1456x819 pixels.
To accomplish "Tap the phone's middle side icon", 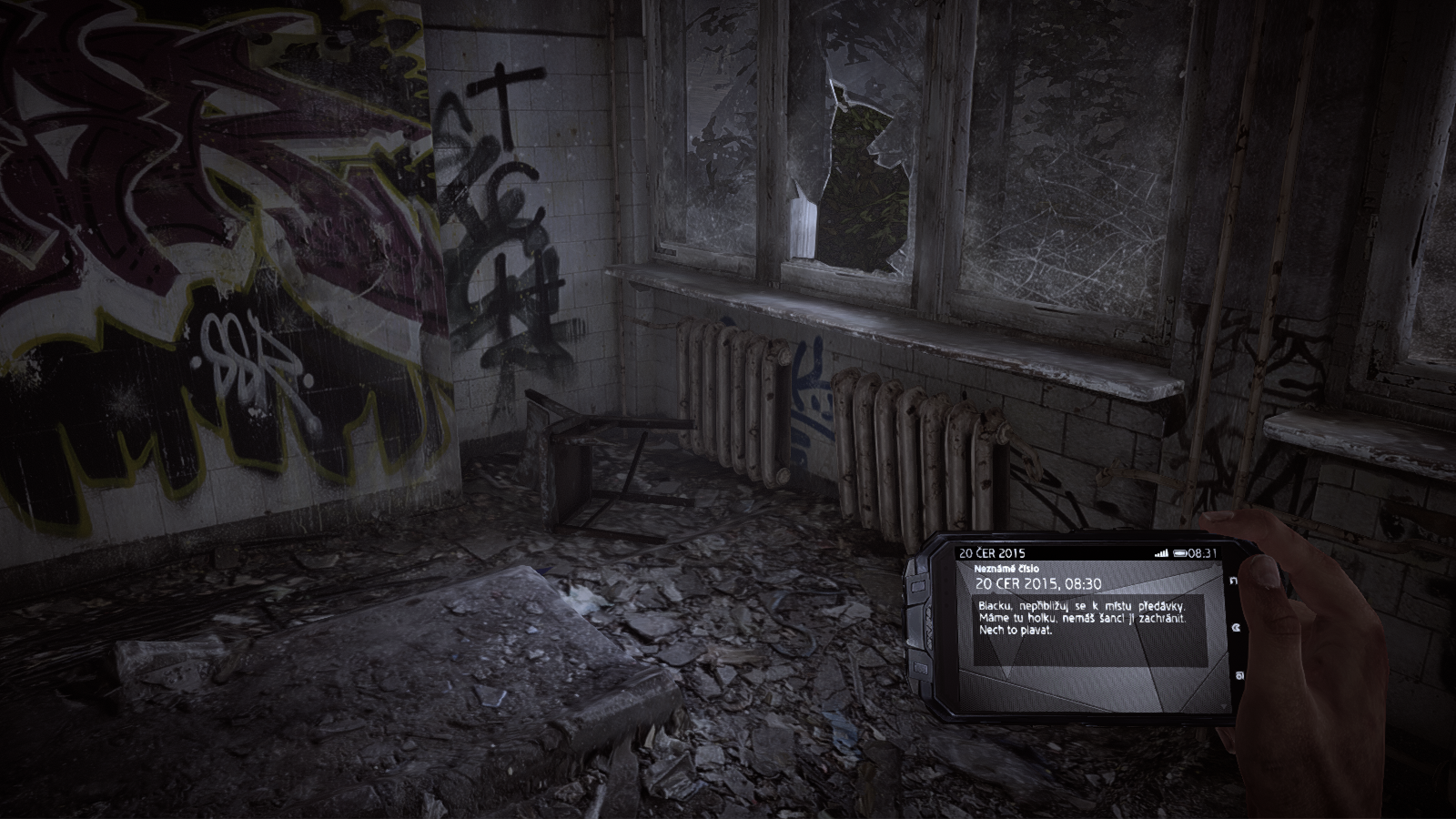I will (x=1237, y=628).
